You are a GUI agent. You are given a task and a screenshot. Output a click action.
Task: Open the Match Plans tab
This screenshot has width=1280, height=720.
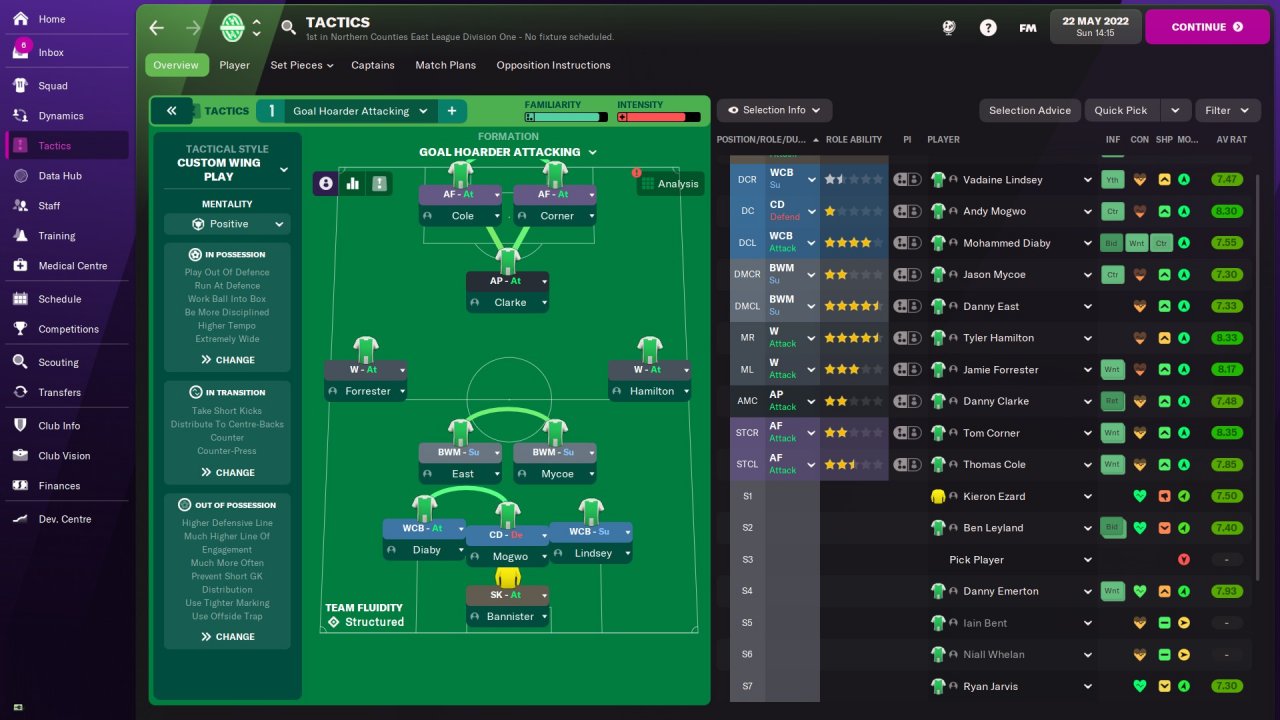[445, 65]
